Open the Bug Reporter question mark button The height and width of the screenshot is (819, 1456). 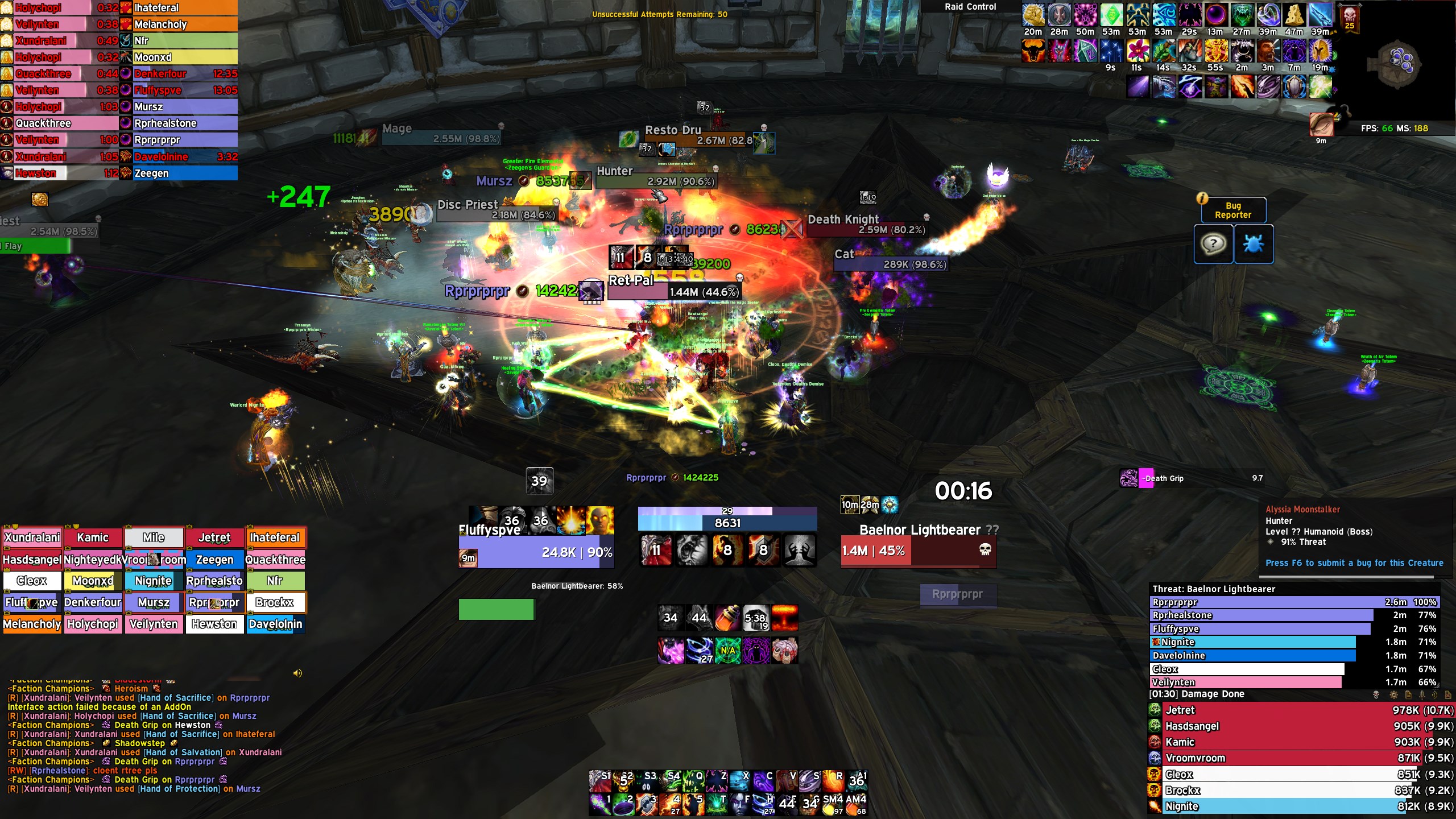(x=1213, y=244)
